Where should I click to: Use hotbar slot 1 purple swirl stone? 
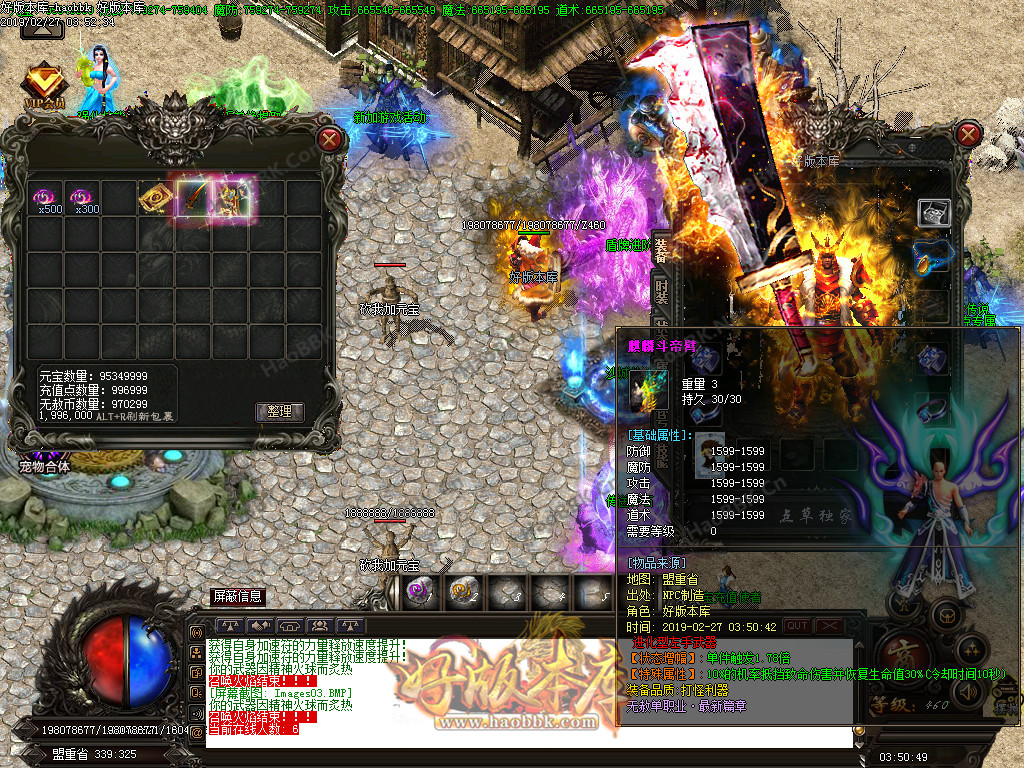tap(418, 592)
